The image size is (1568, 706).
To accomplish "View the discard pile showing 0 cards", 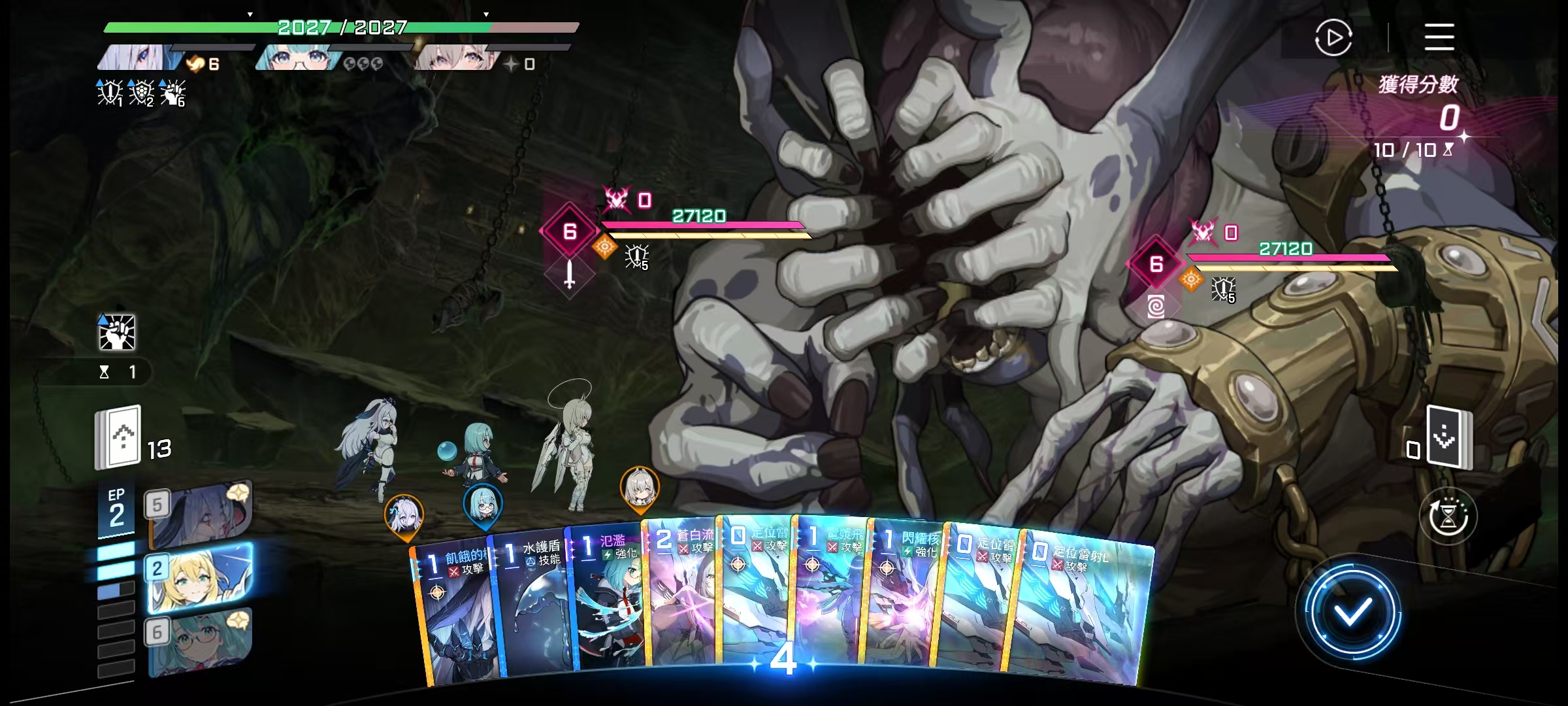I will pos(1448,437).
